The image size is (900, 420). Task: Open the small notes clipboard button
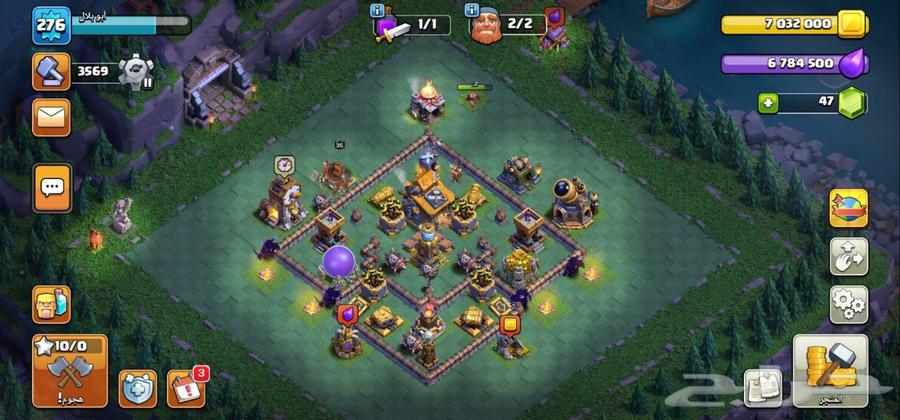(762, 387)
